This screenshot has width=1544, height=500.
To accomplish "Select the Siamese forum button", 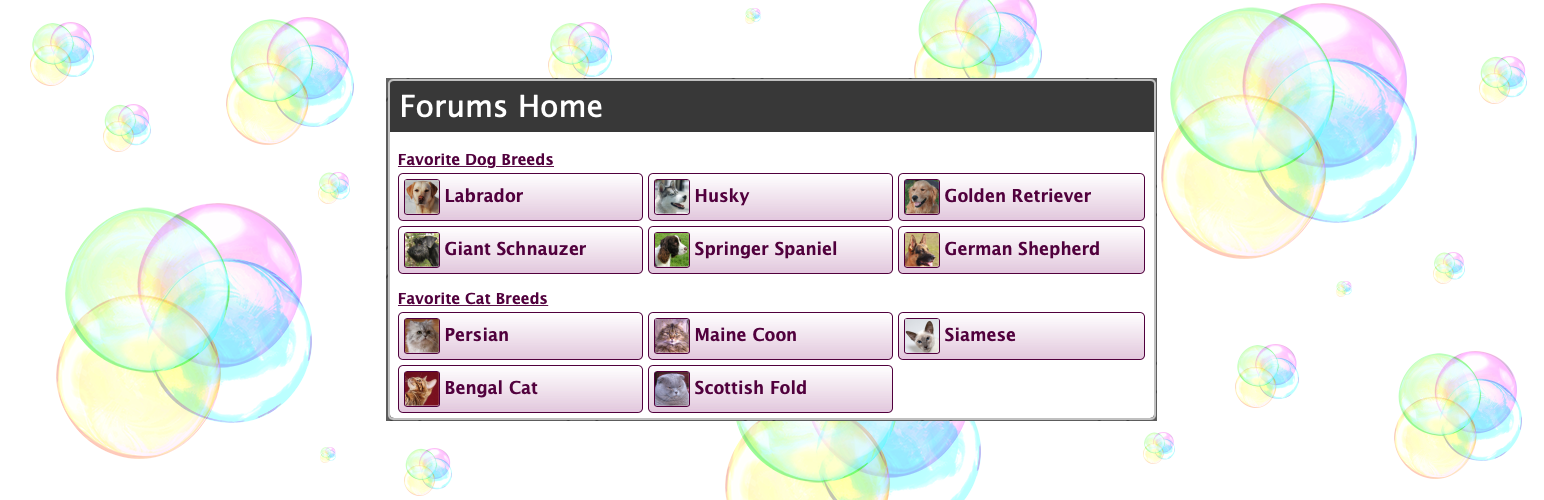I will (x=1020, y=336).
